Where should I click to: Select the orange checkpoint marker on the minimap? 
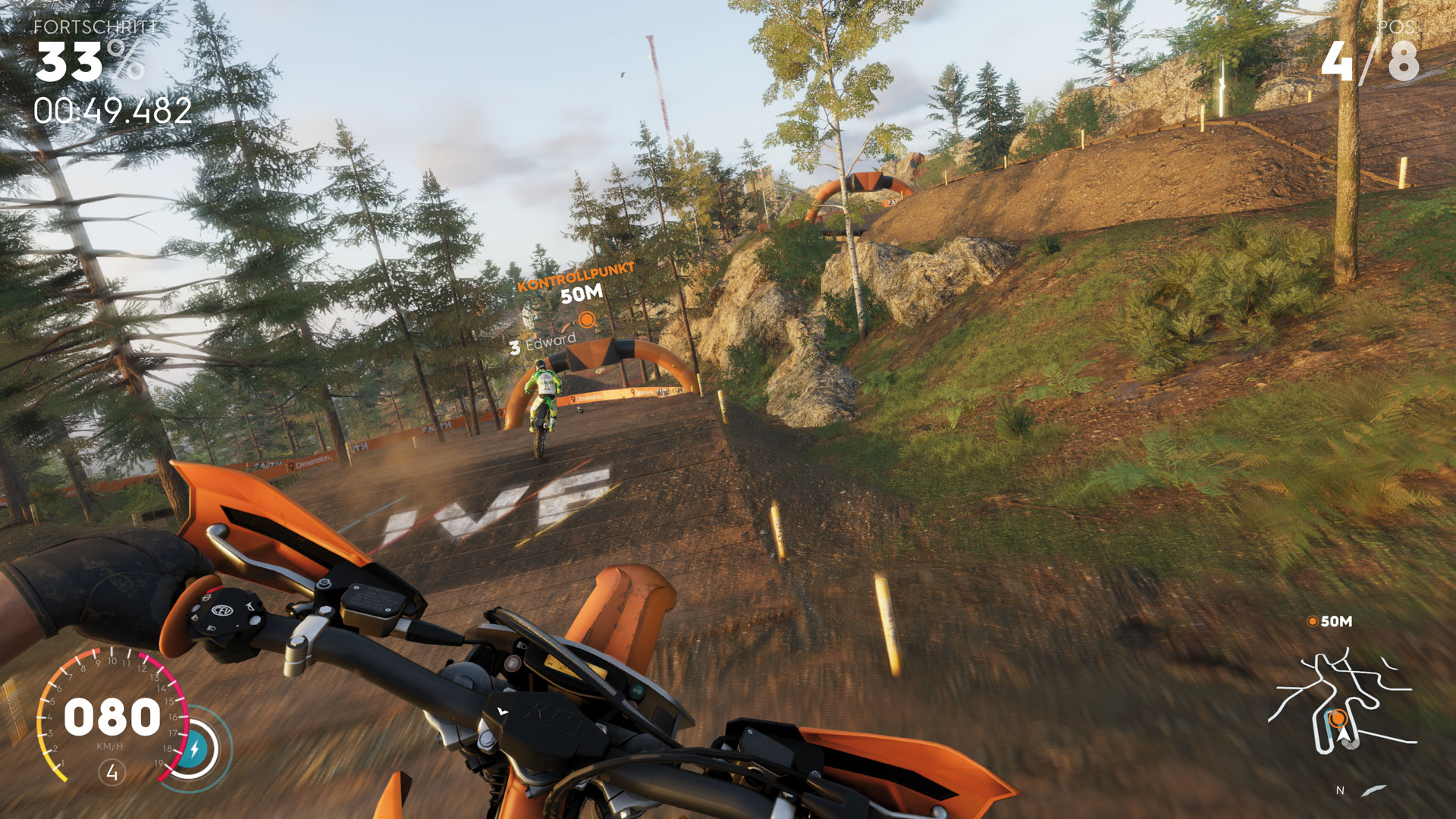[x=1338, y=717]
